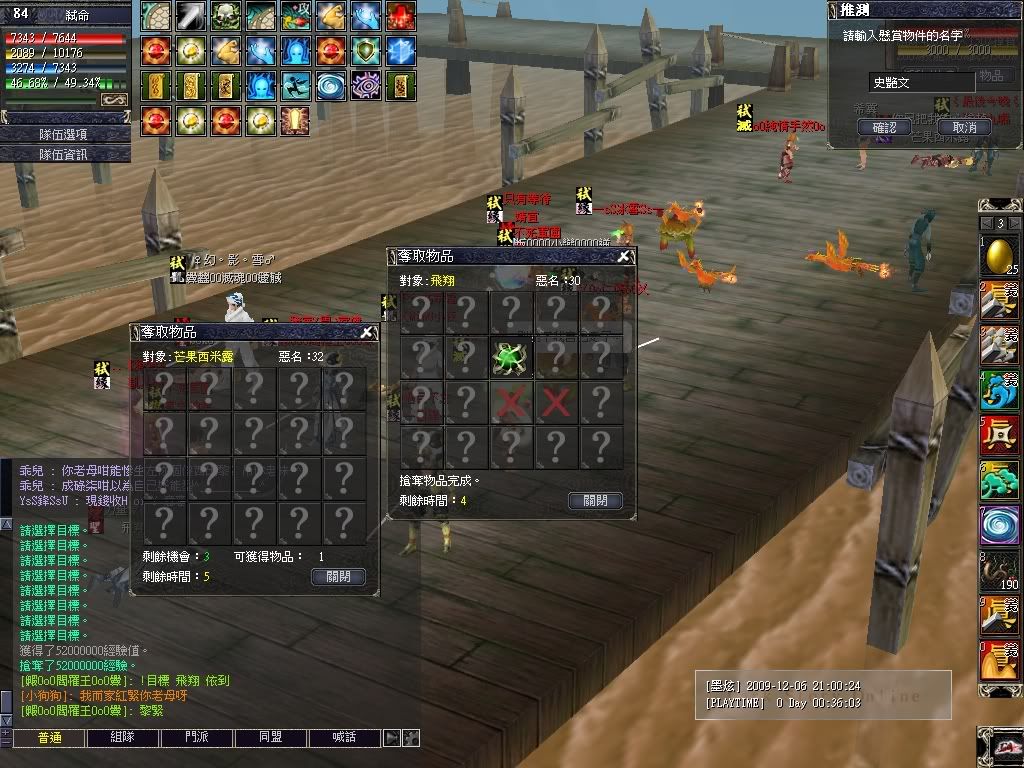The image size is (1024, 768).
Task: Open the 隊伍資訊 team info panel
Action: point(65,154)
